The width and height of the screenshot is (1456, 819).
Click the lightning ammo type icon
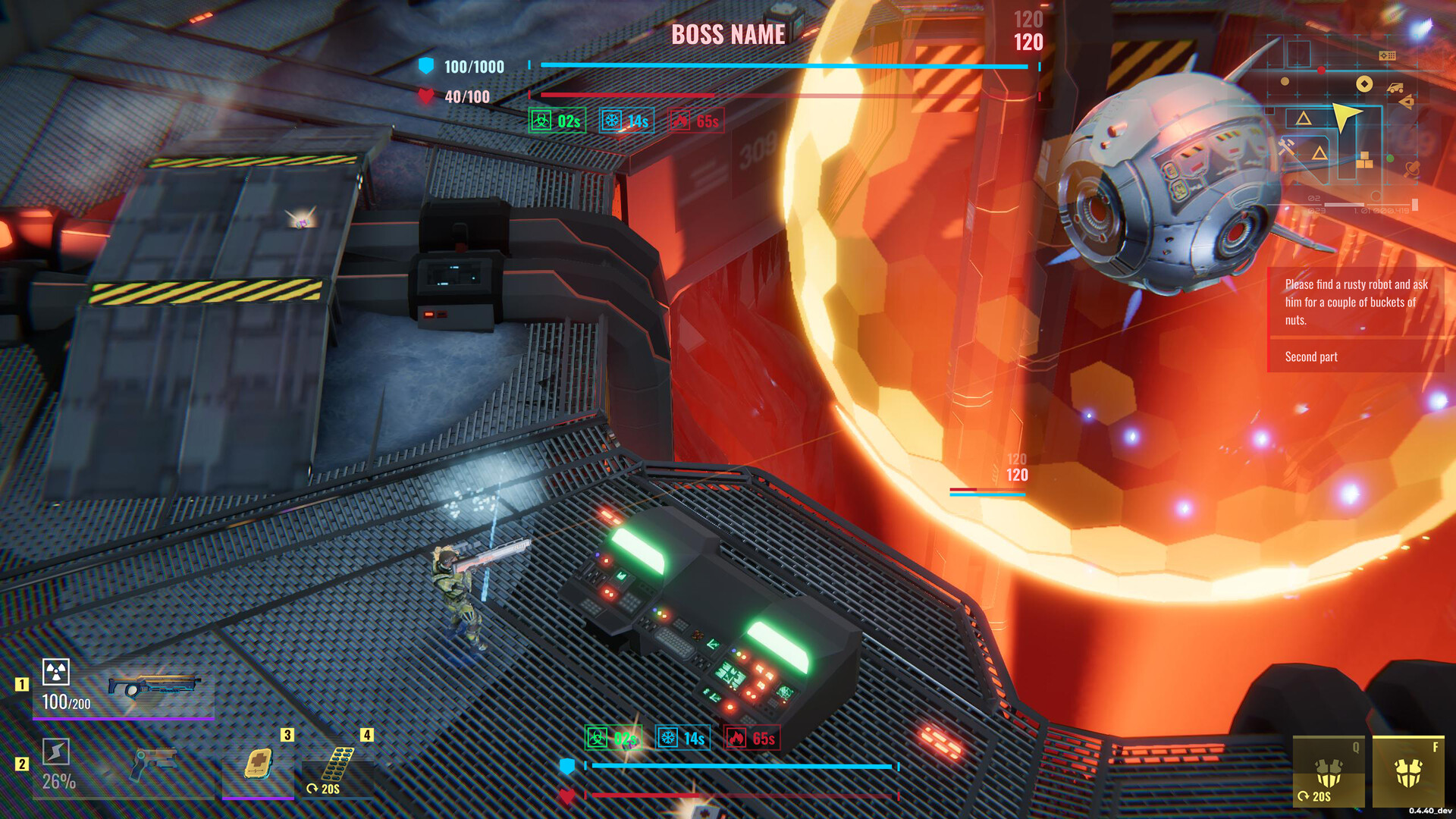(x=56, y=752)
